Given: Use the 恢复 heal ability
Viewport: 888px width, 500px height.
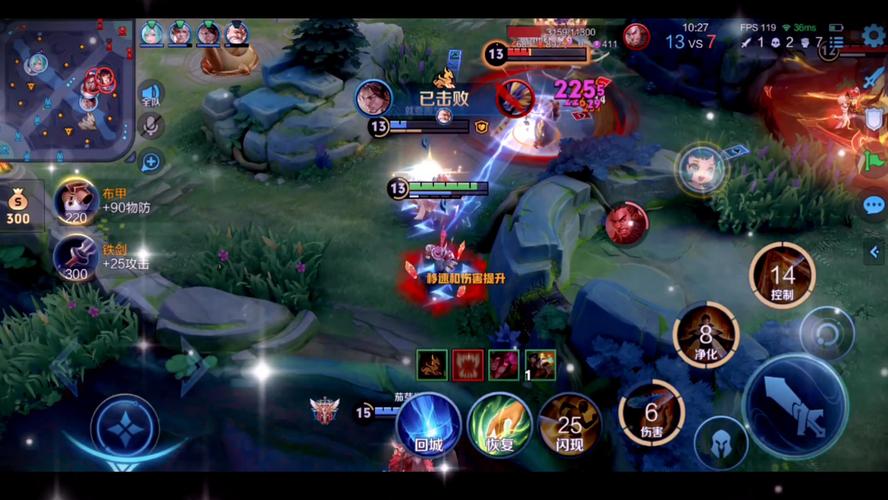Looking at the screenshot, I should point(499,424).
